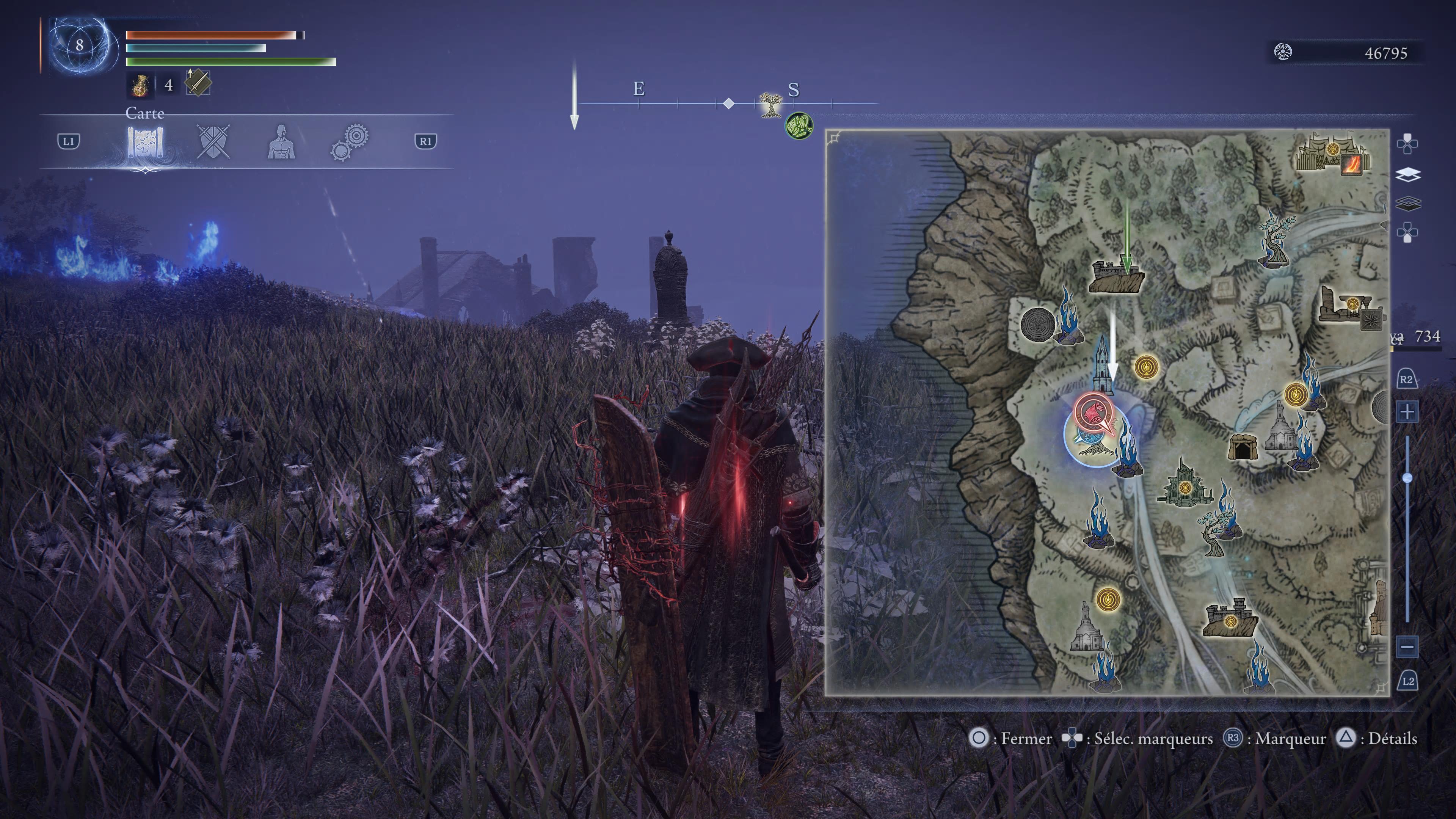Select the Carte map tab
The width and height of the screenshot is (1456, 819).
coord(145,141)
